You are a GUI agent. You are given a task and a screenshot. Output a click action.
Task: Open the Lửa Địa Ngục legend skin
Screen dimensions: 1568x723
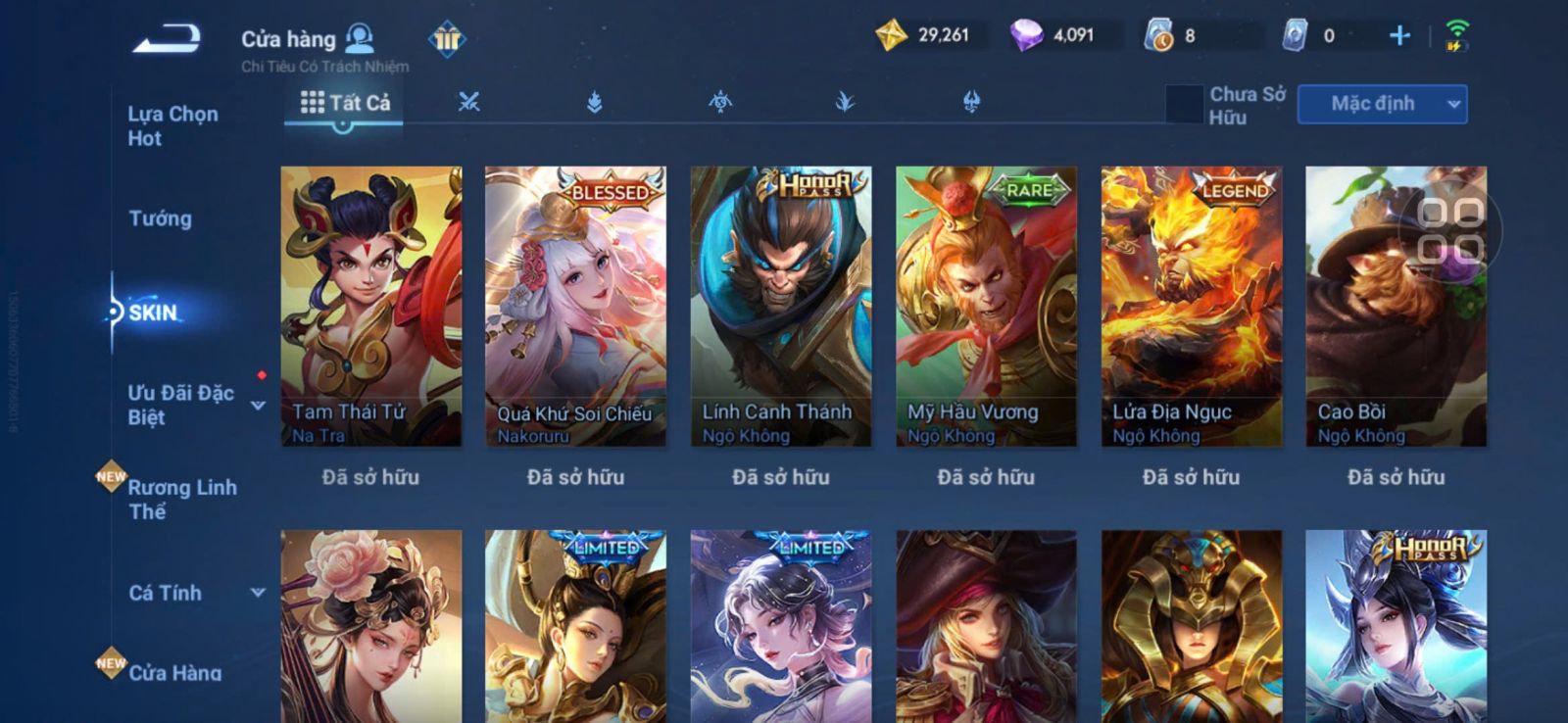tap(1191, 307)
